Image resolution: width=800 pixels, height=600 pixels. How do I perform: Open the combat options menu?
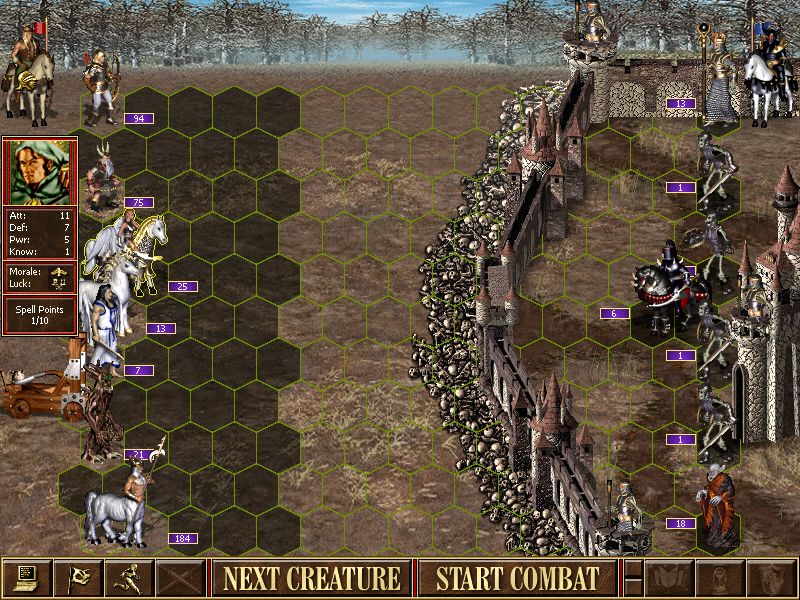(26, 578)
